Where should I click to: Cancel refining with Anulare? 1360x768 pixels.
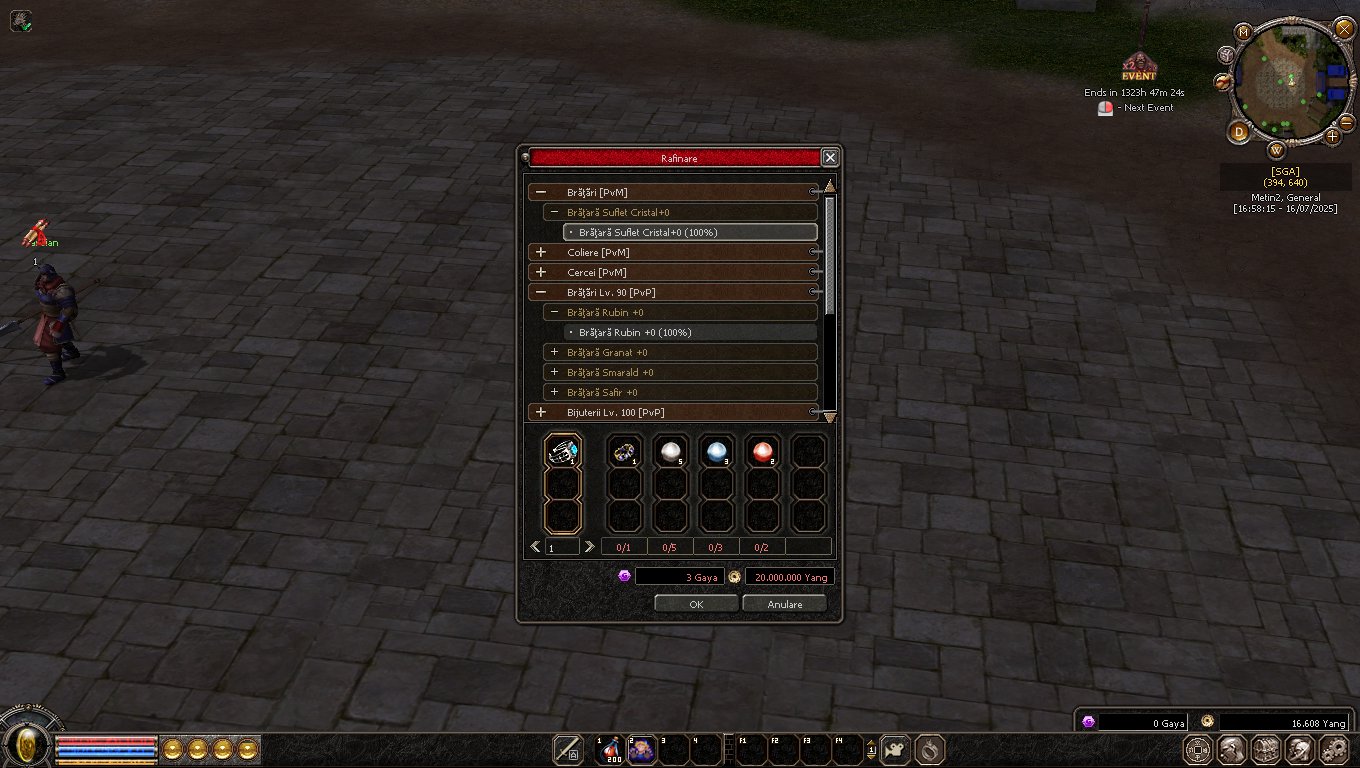[784, 604]
